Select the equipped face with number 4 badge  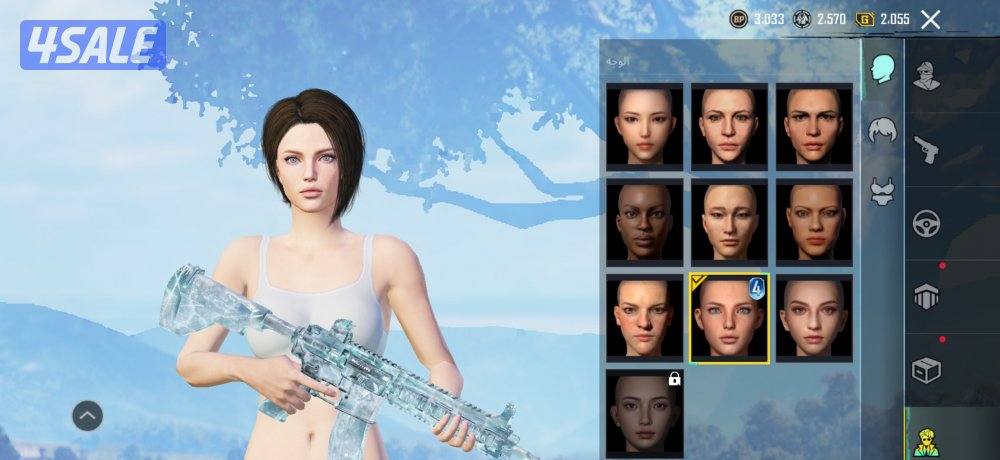tap(729, 318)
